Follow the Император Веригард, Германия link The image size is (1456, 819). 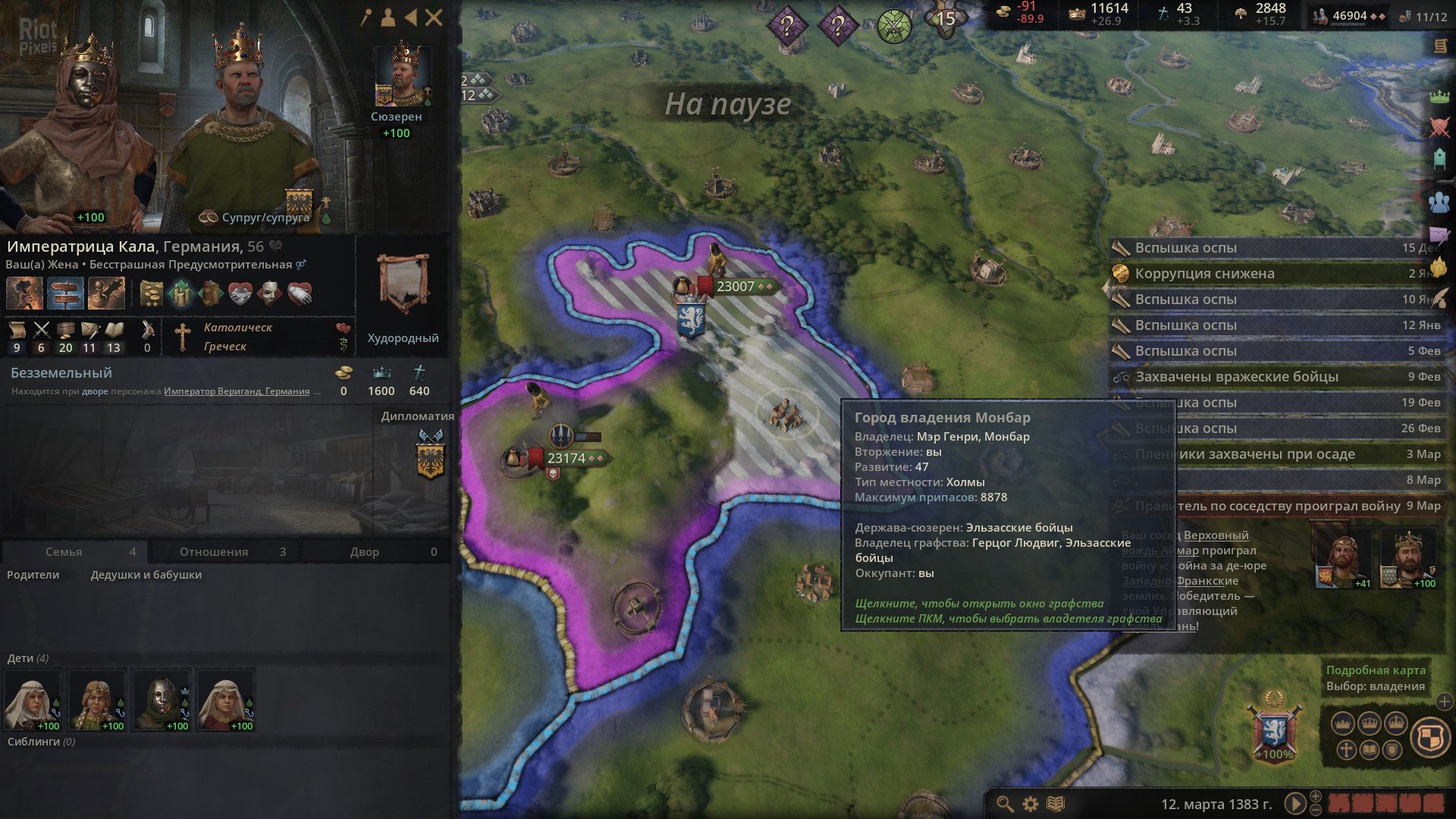click(x=238, y=391)
